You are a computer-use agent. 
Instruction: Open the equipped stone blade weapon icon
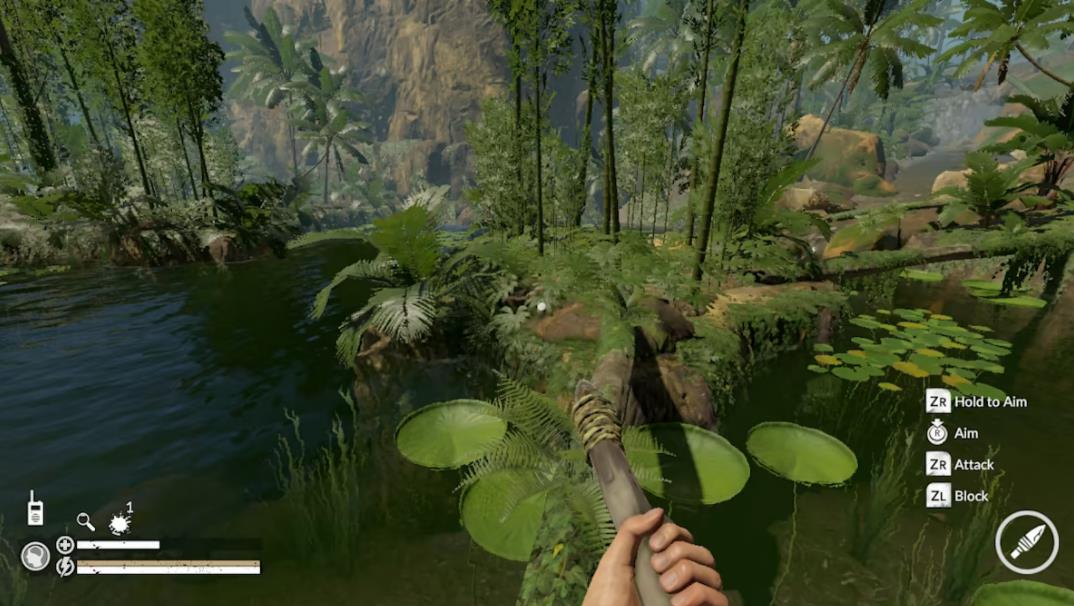[x=1027, y=542]
